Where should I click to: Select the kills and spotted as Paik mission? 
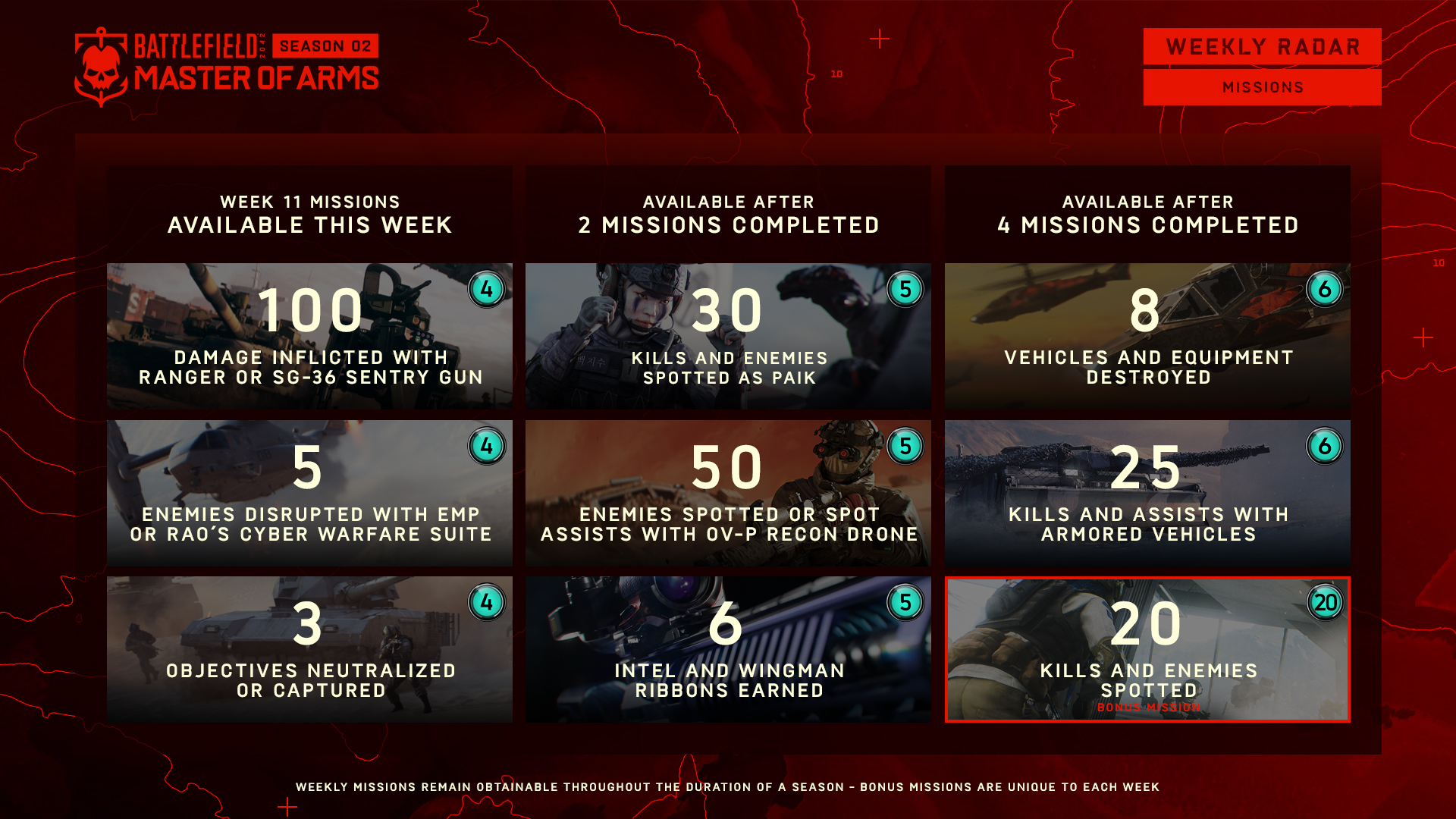728,336
